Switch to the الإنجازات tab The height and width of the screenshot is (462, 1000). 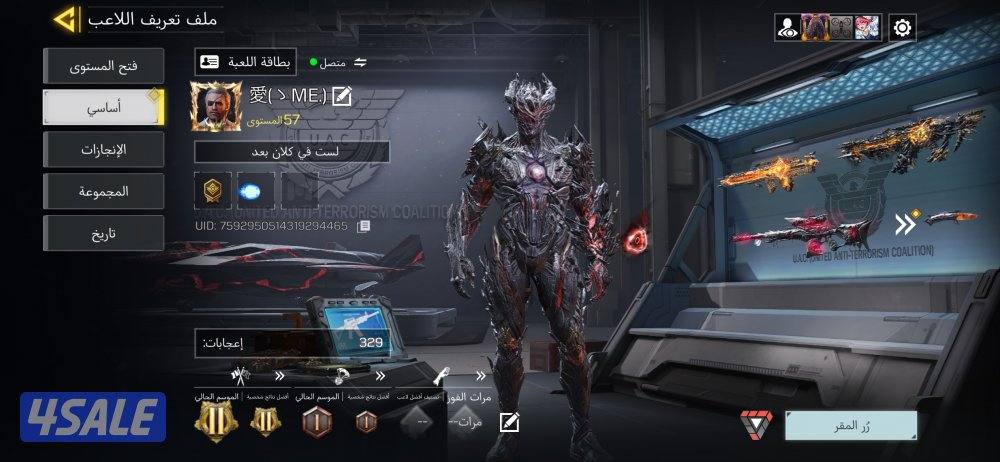[103, 150]
